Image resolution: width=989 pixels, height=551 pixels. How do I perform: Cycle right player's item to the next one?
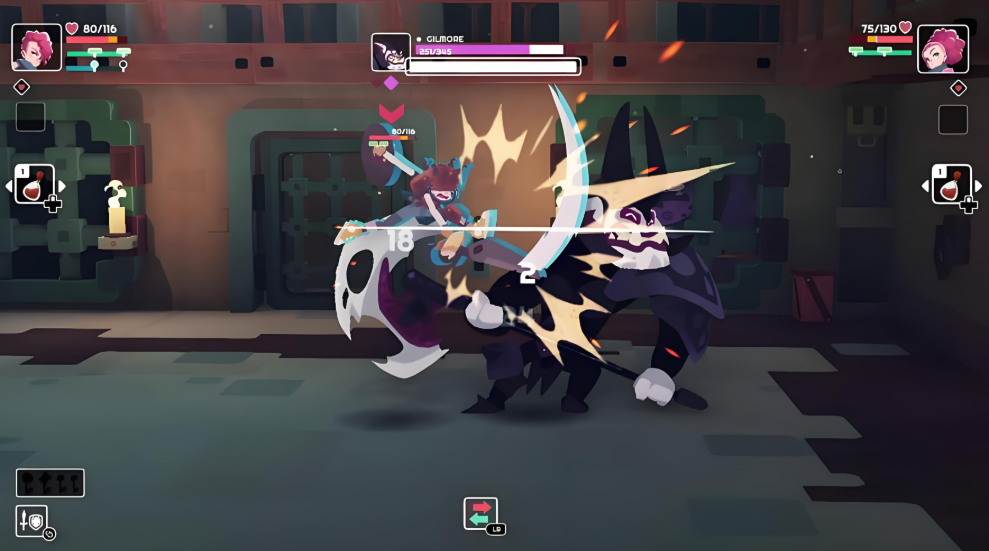point(978,186)
